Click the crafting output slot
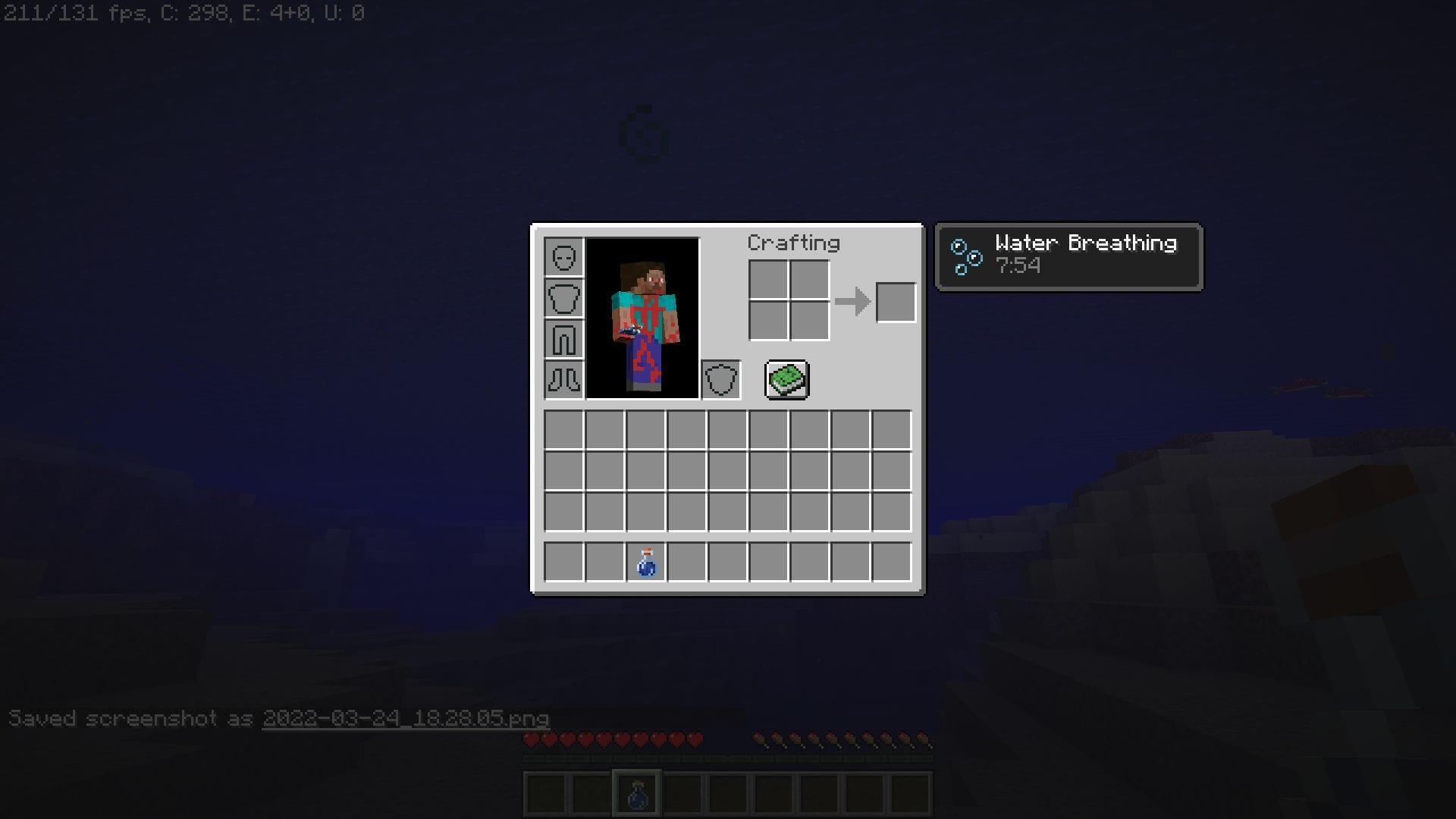The height and width of the screenshot is (819, 1456). click(x=896, y=301)
